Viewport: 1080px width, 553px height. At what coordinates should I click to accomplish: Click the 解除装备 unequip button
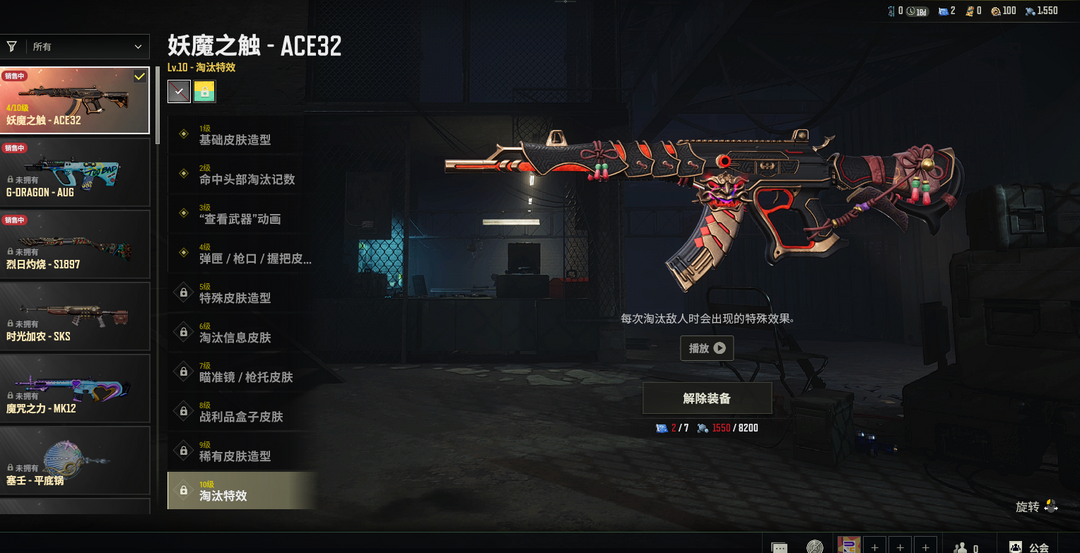click(707, 398)
